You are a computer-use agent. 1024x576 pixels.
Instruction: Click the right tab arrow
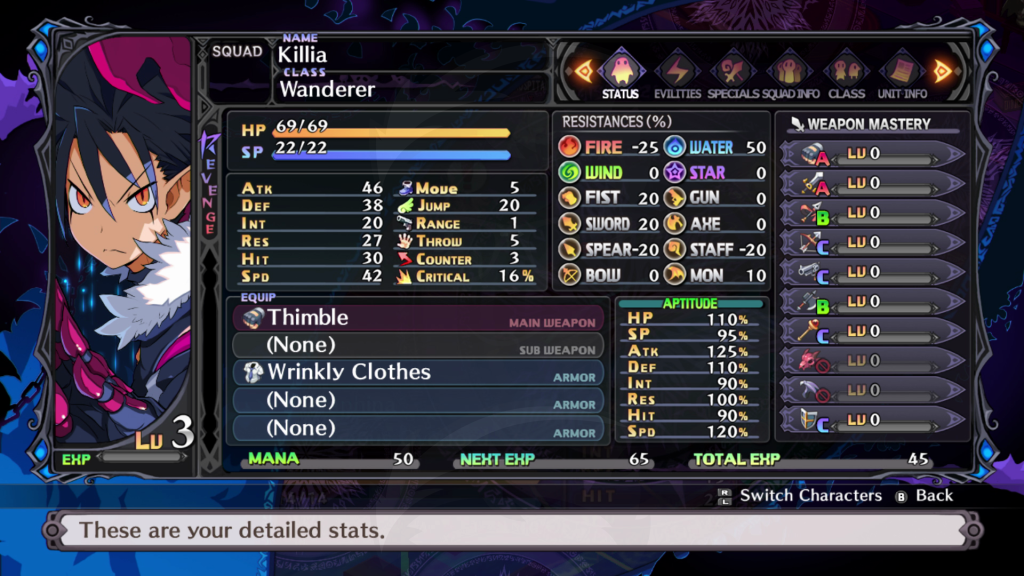point(942,71)
